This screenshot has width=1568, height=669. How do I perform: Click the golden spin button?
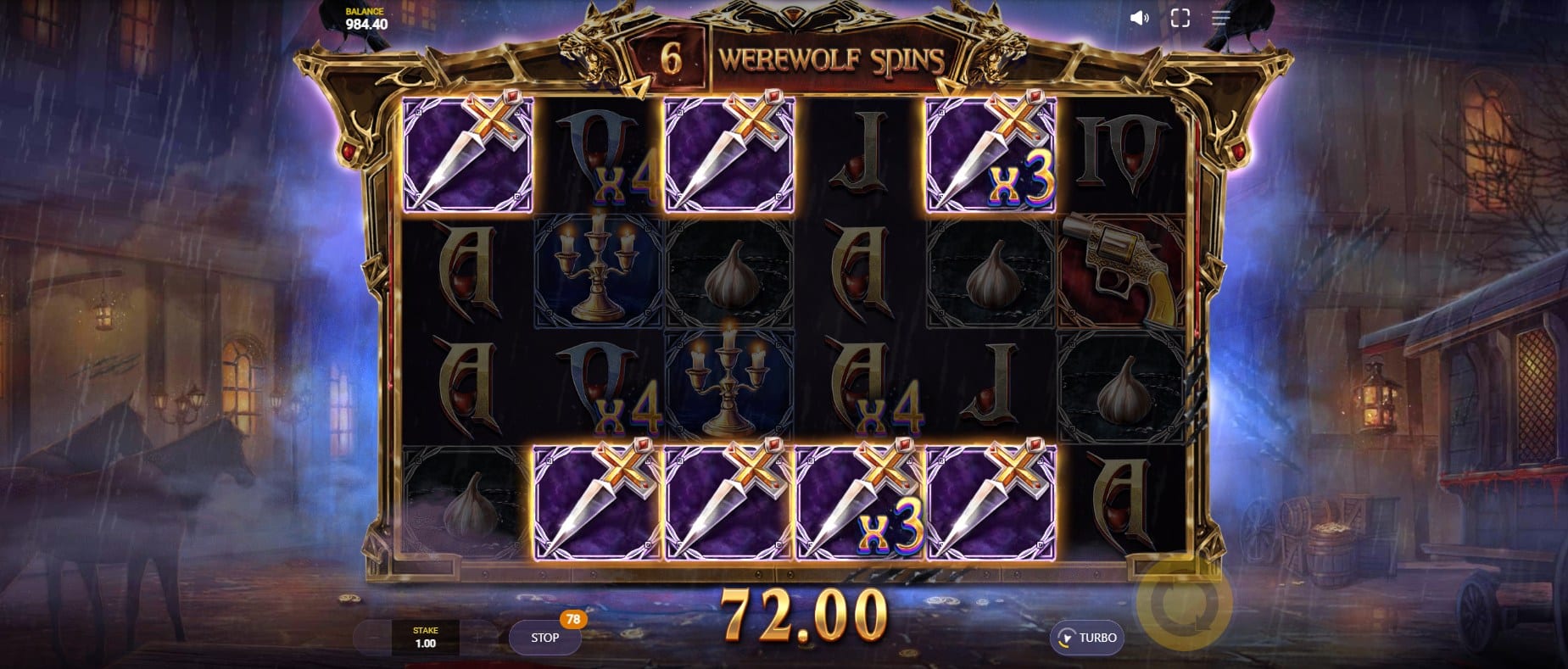(1182, 604)
